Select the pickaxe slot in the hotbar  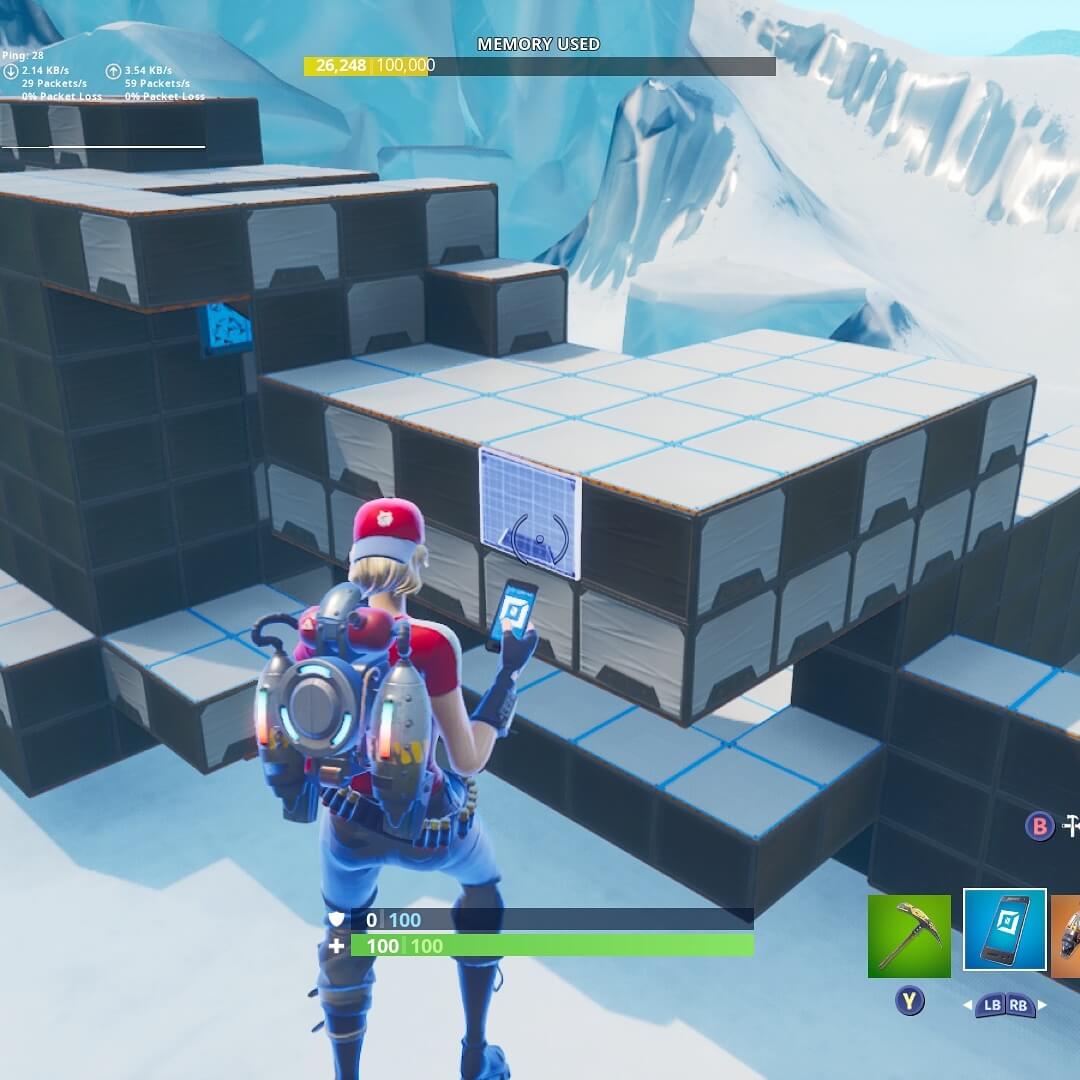[x=909, y=936]
